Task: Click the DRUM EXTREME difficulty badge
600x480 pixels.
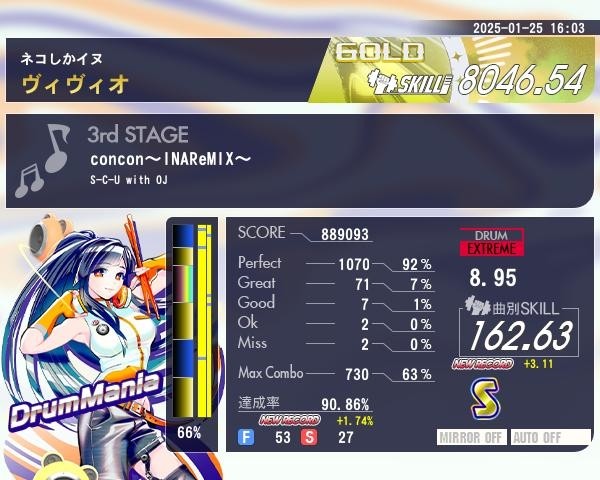Action: pyautogui.click(x=491, y=241)
